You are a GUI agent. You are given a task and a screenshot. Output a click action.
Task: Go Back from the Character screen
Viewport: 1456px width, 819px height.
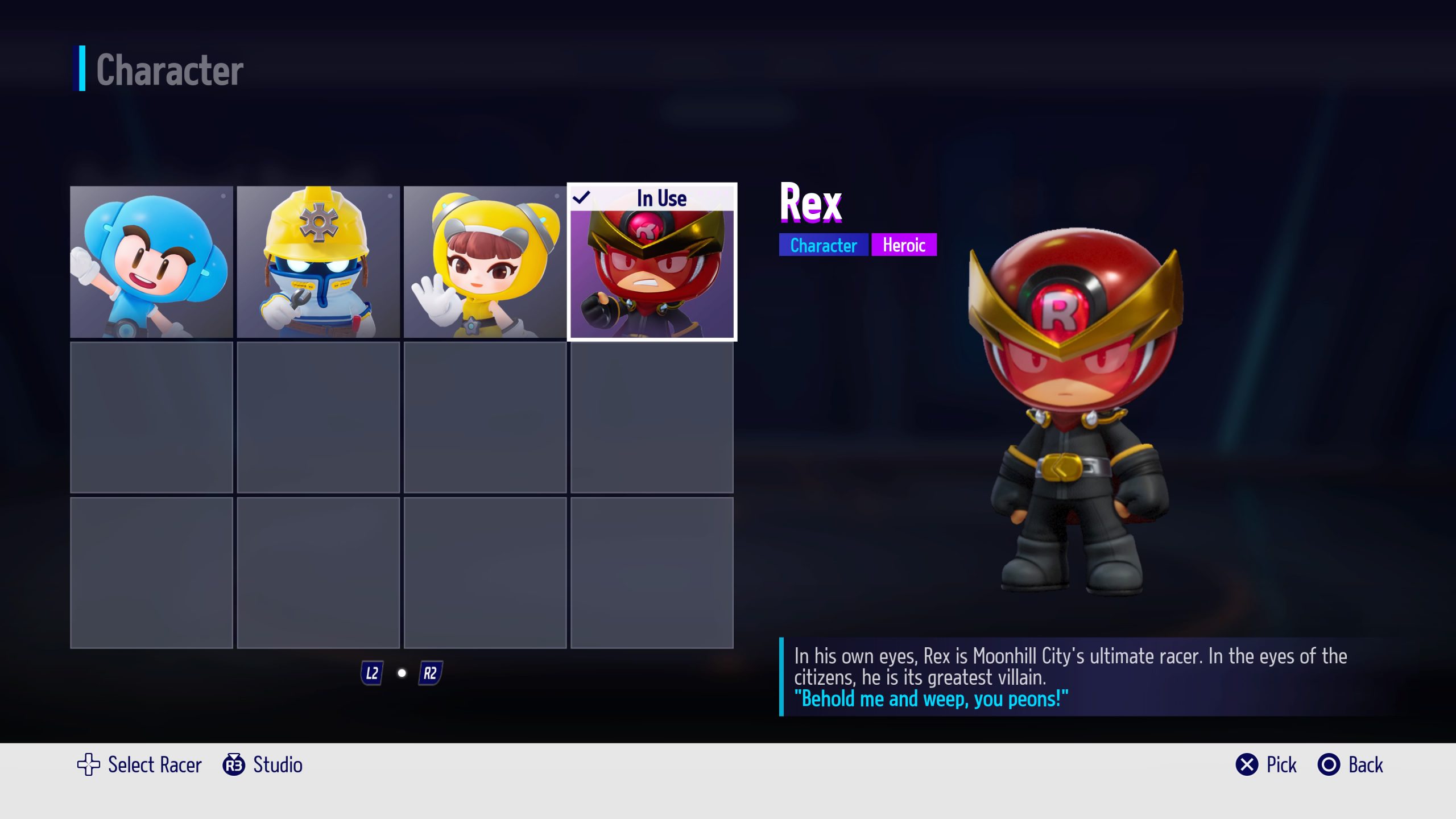point(1350,765)
